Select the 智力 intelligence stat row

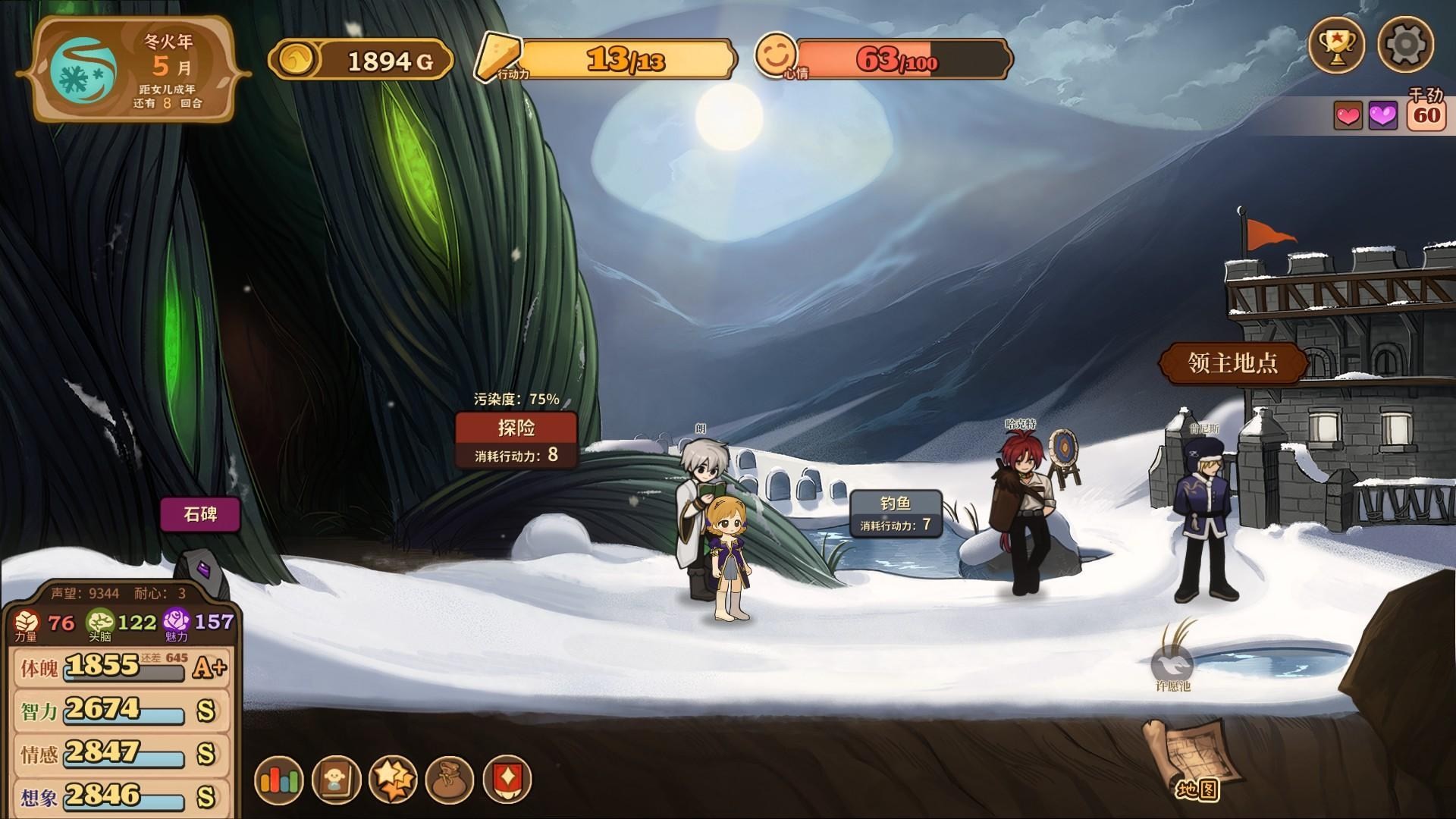(121, 711)
